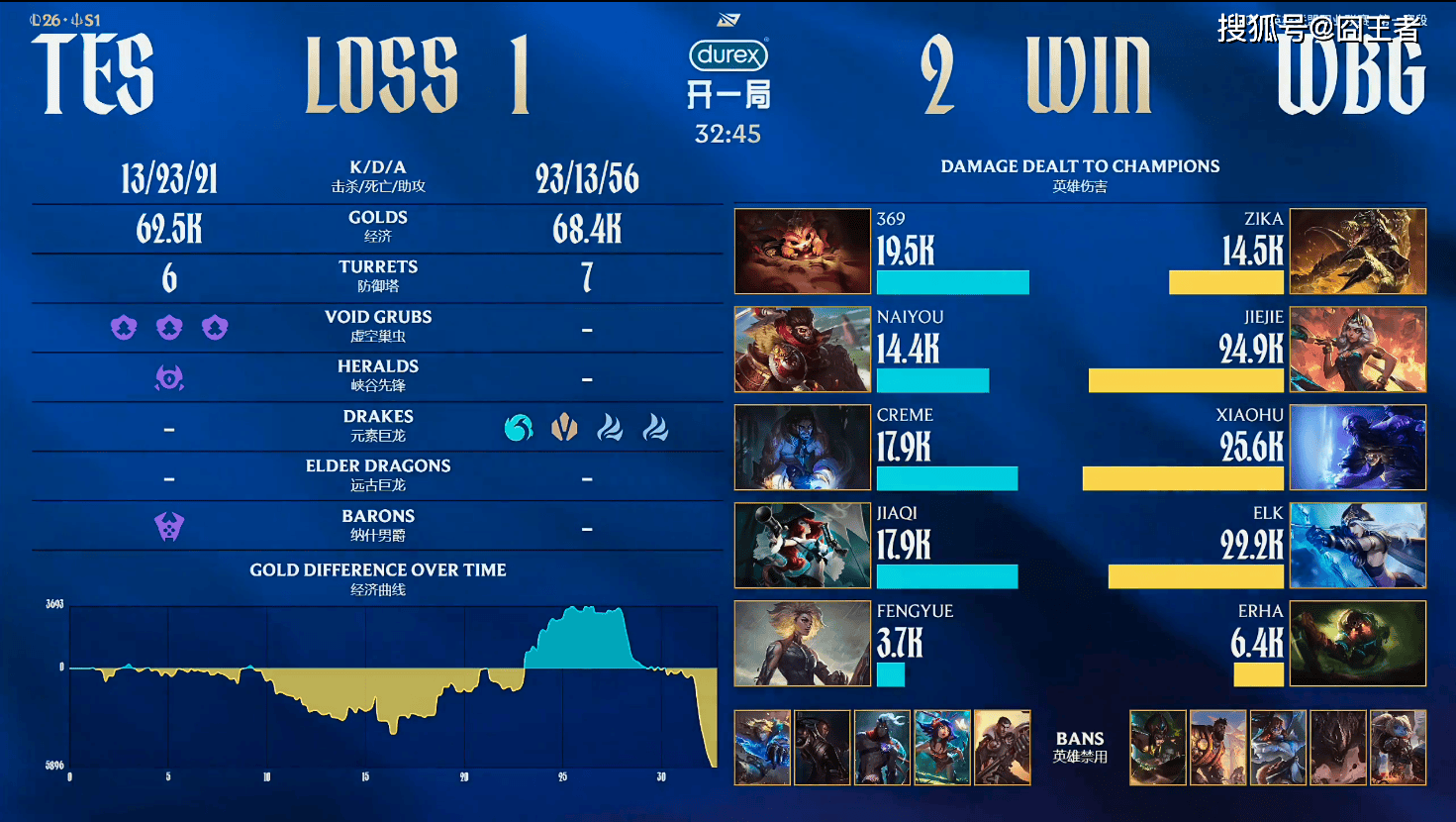Click Zika's champion portrait
The height and width of the screenshot is (822, 1456).
click(1358, 251)
